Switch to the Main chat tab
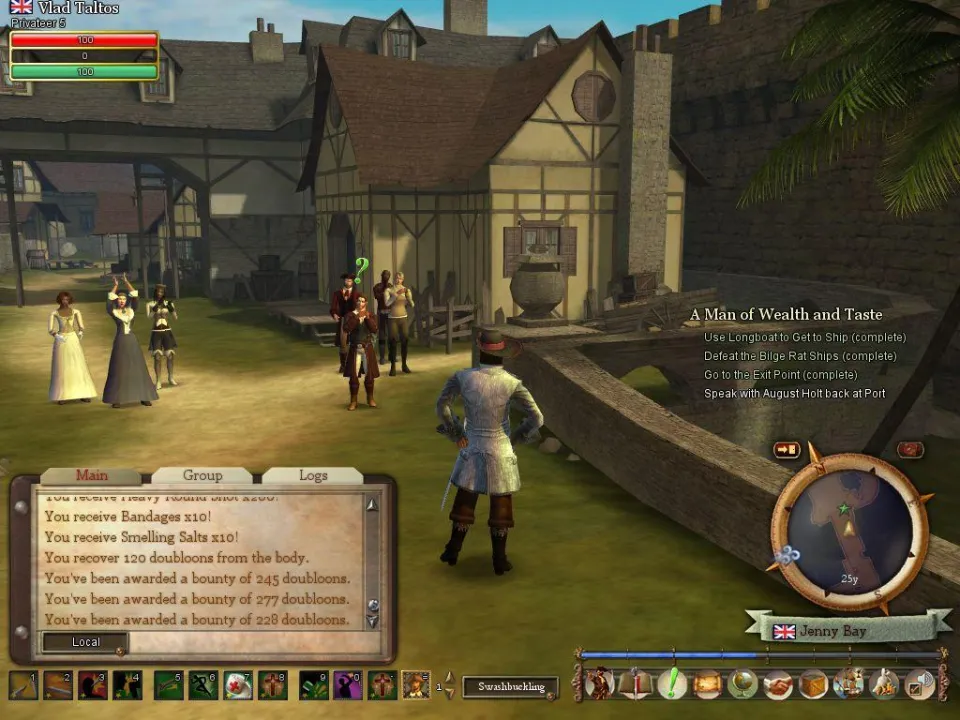The width and height of the screenshot is (960, 720). (92, 476)
